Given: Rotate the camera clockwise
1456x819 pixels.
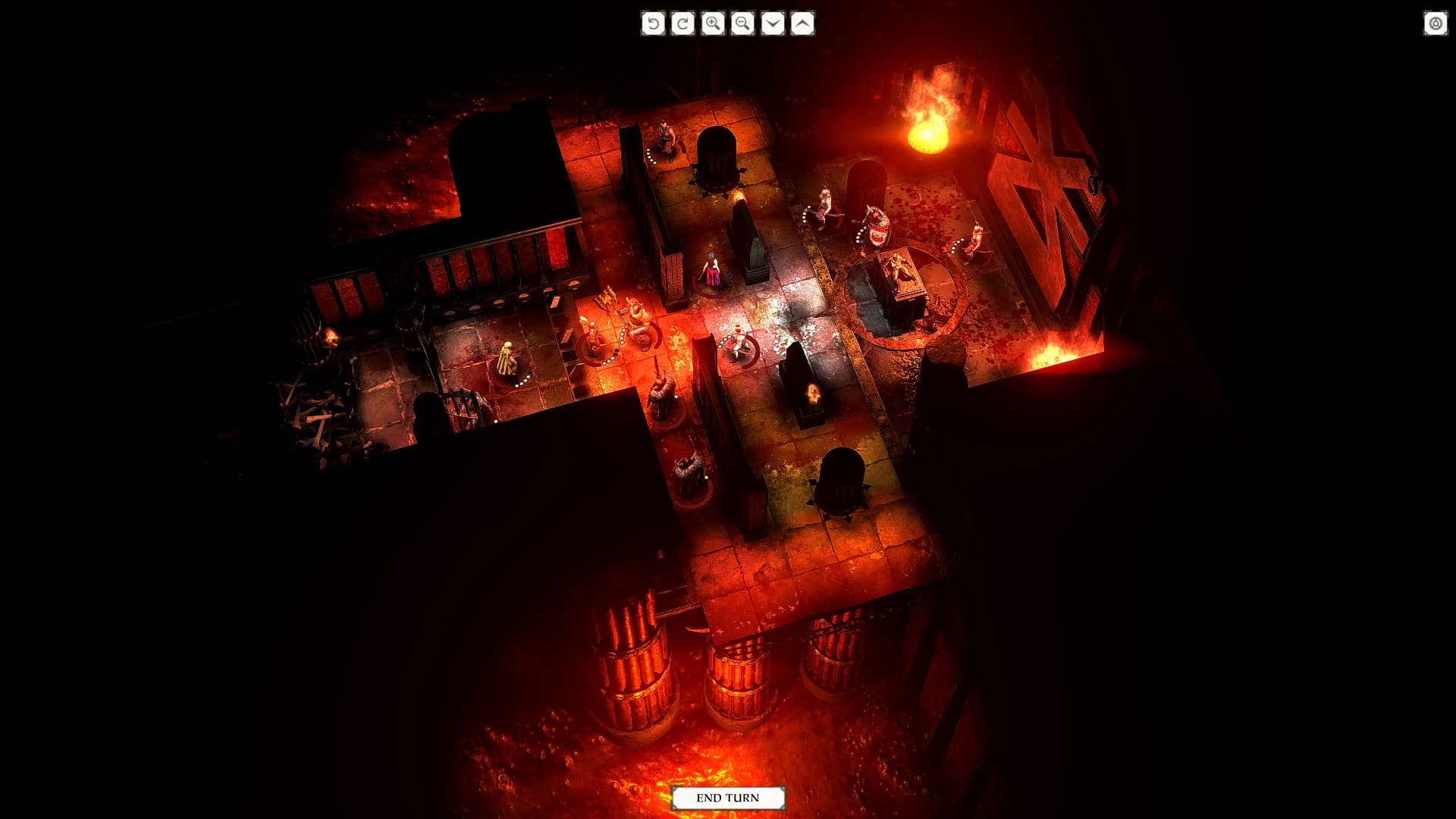Looking at the screenshot, I should [x=682, y=24].
